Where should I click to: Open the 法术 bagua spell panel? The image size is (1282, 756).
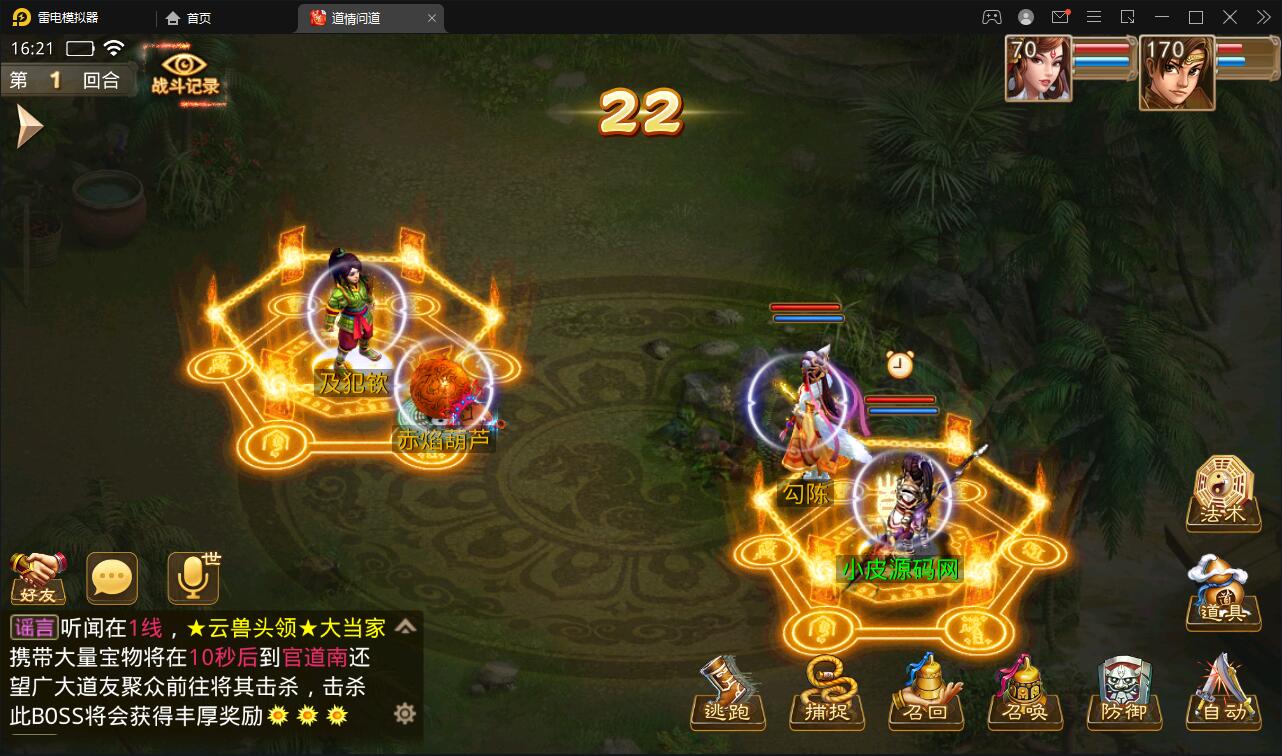pyautogui.click(x=1222, y=492)
